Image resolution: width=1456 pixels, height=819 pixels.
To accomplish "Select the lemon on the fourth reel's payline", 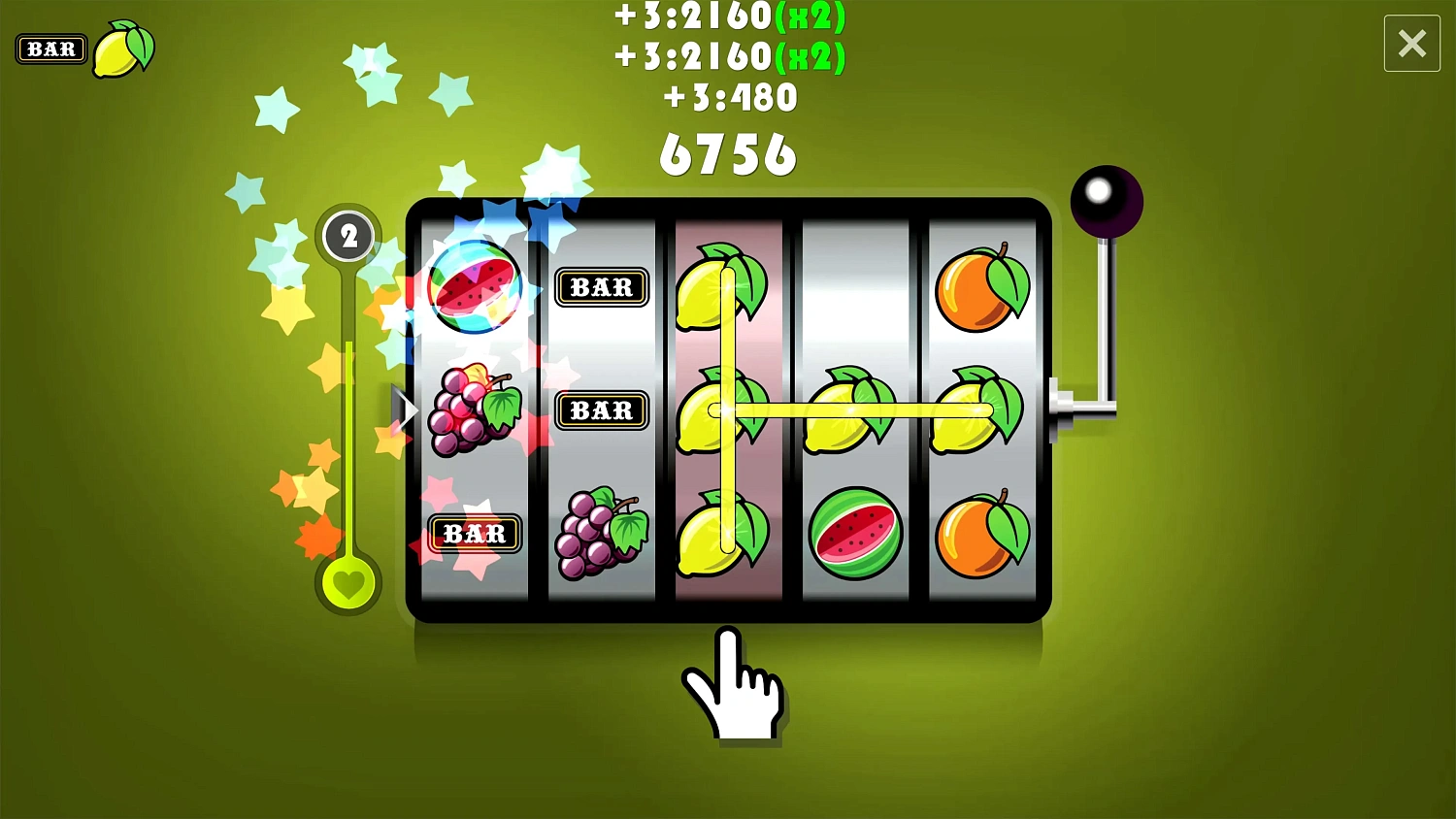I will point(854,409).
